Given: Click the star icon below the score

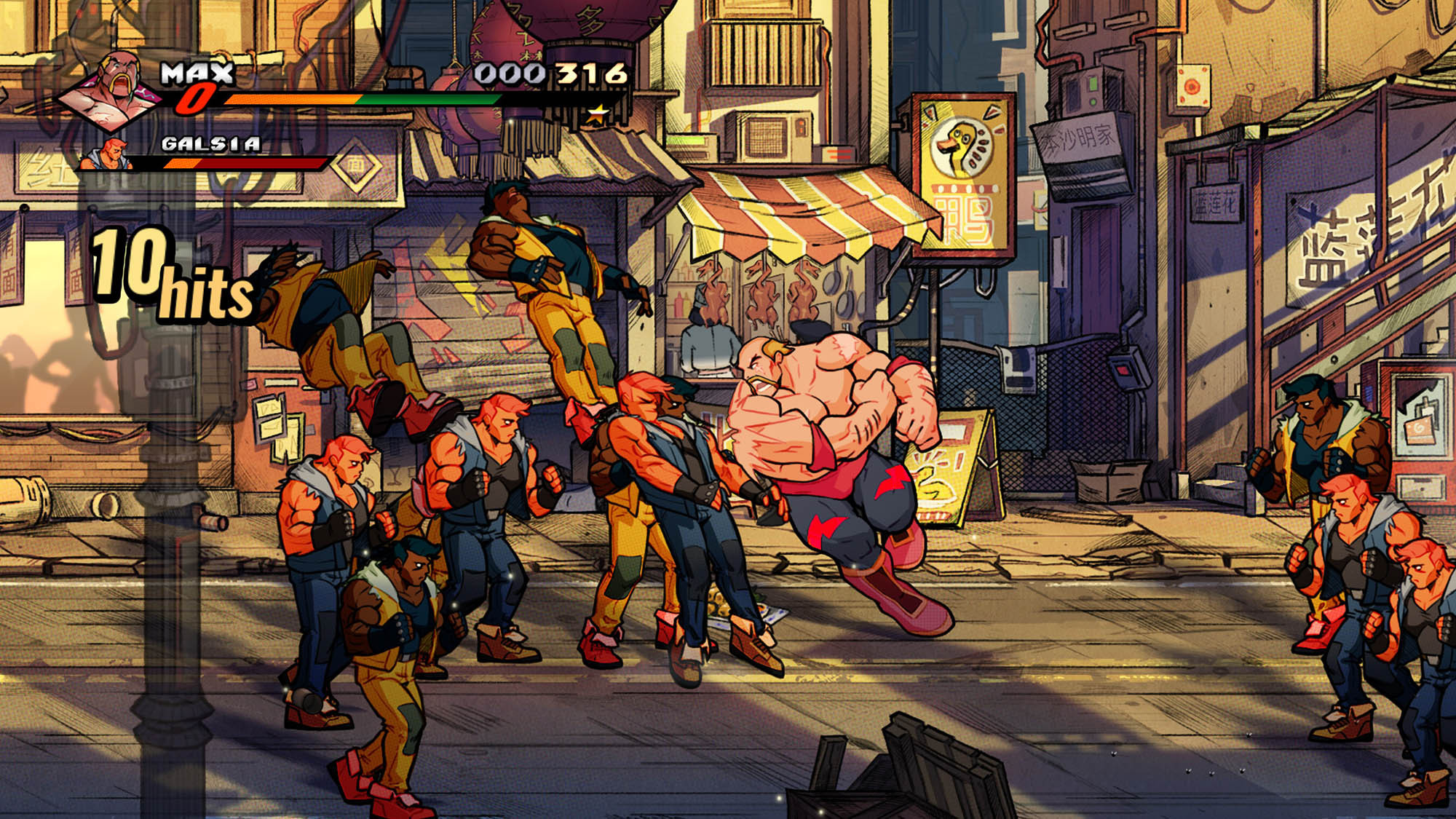Looking at the screenshot, I should pos(598,113).
